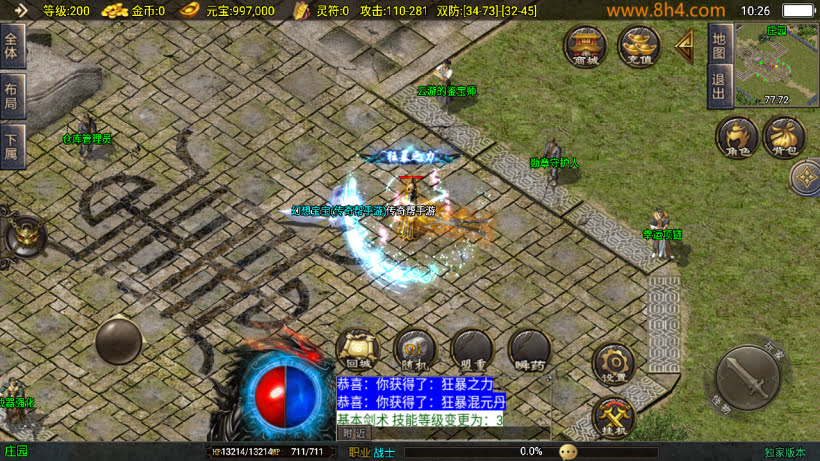Collapse the top menu with the gold arrow
820x461 pixels.
coord(686,45)
